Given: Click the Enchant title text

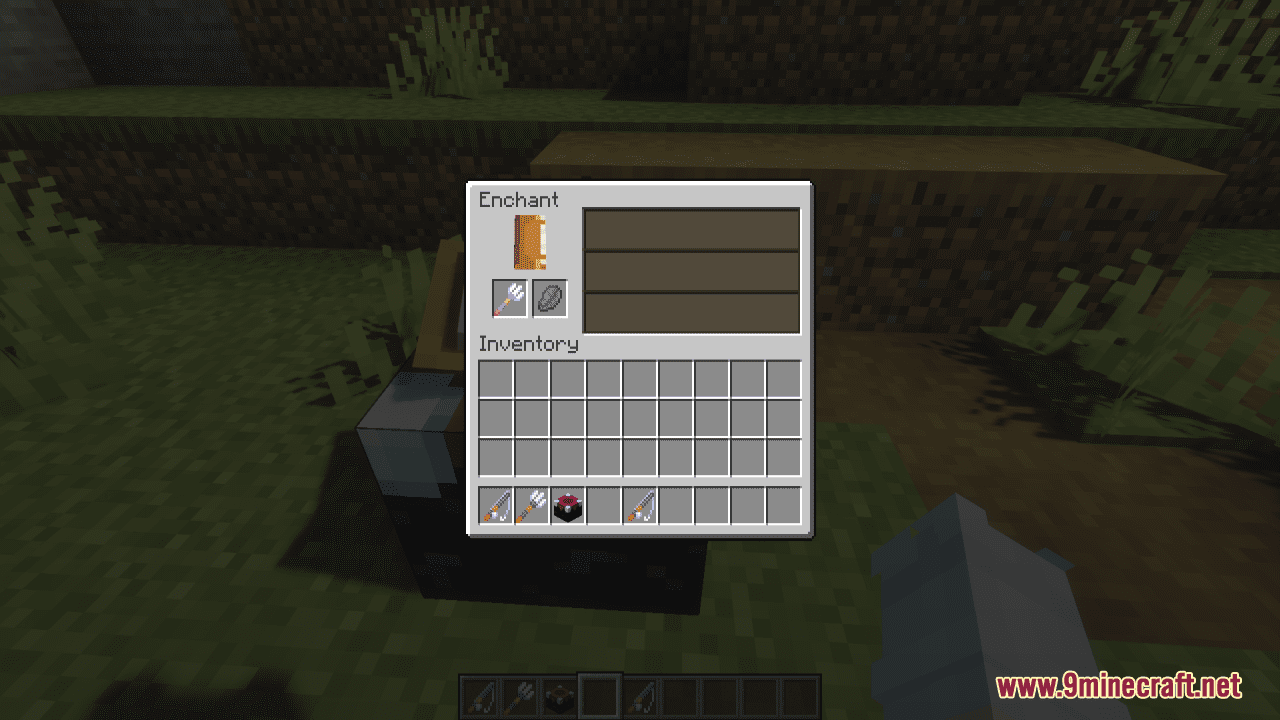Looking at the screenshot, I should click(519, 200).
